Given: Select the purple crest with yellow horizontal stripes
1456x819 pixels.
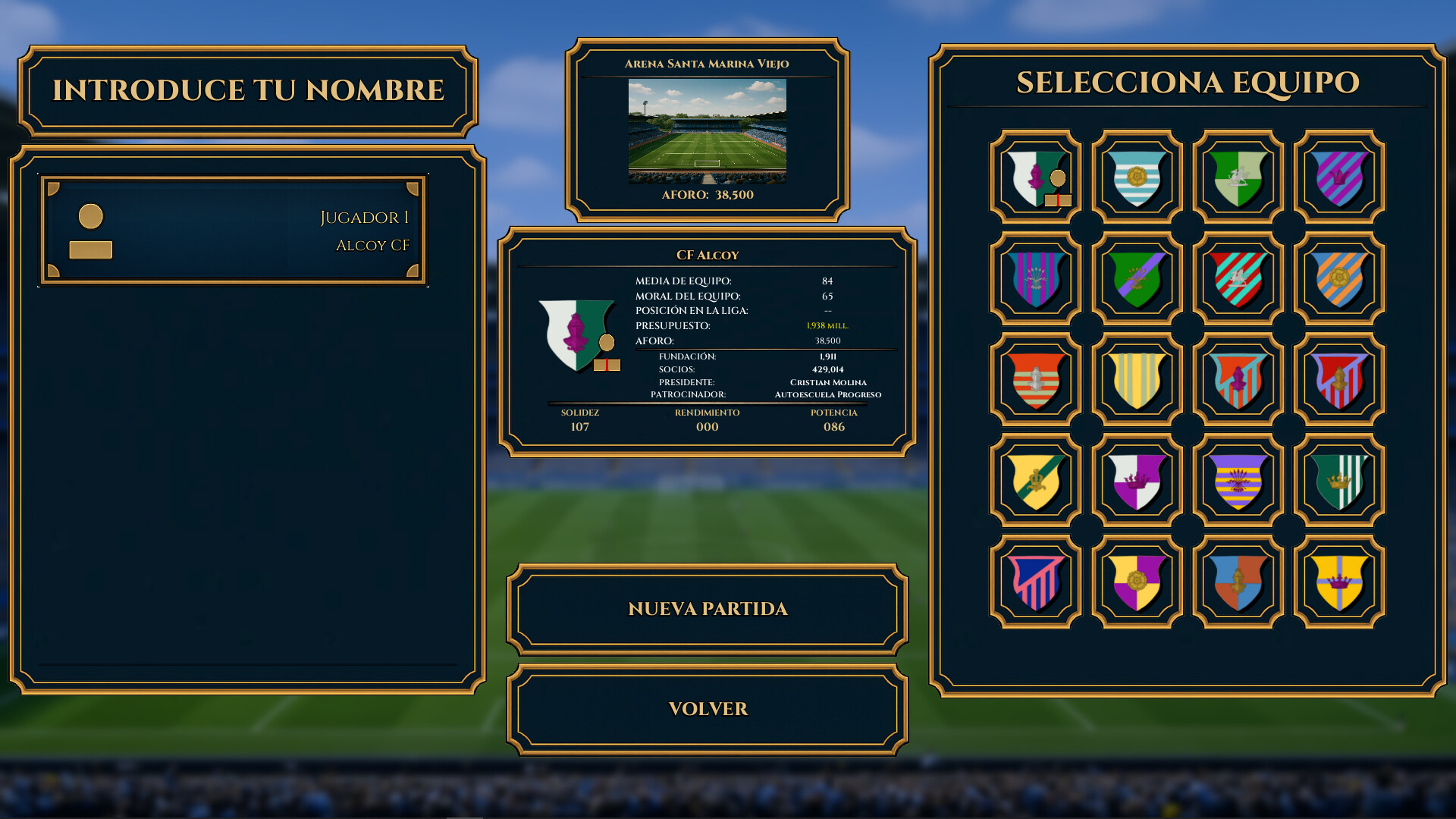Looking at the screenshot, I should (1236, 479).
